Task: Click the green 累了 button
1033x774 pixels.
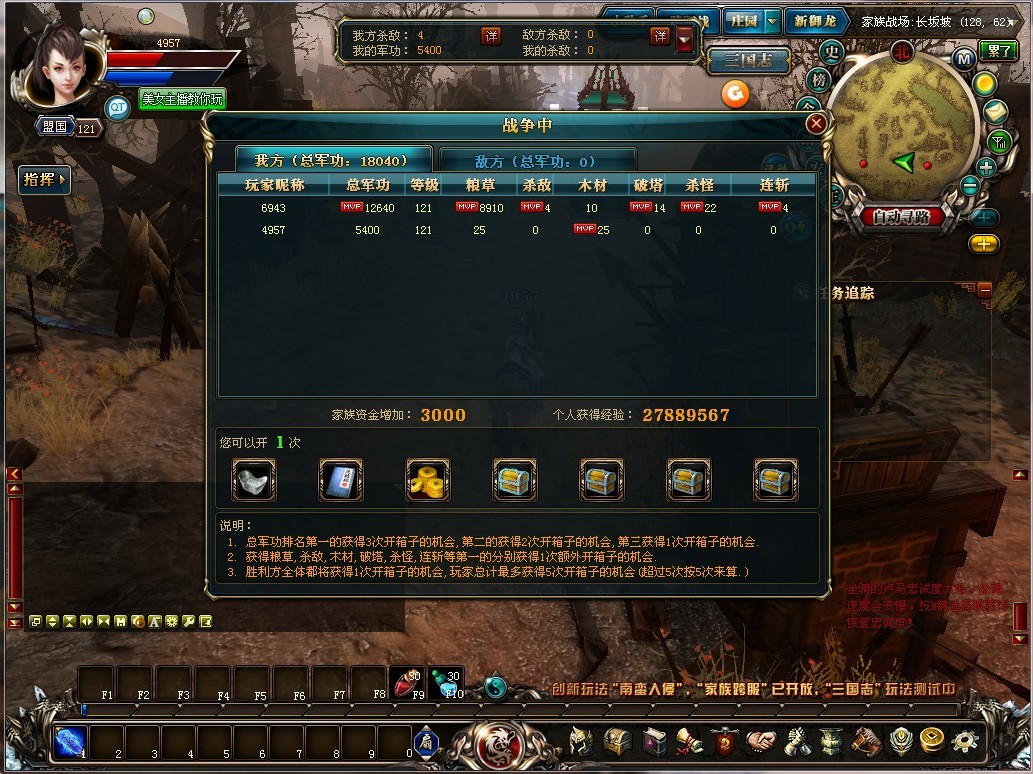Action: click(x=997, y=51)
